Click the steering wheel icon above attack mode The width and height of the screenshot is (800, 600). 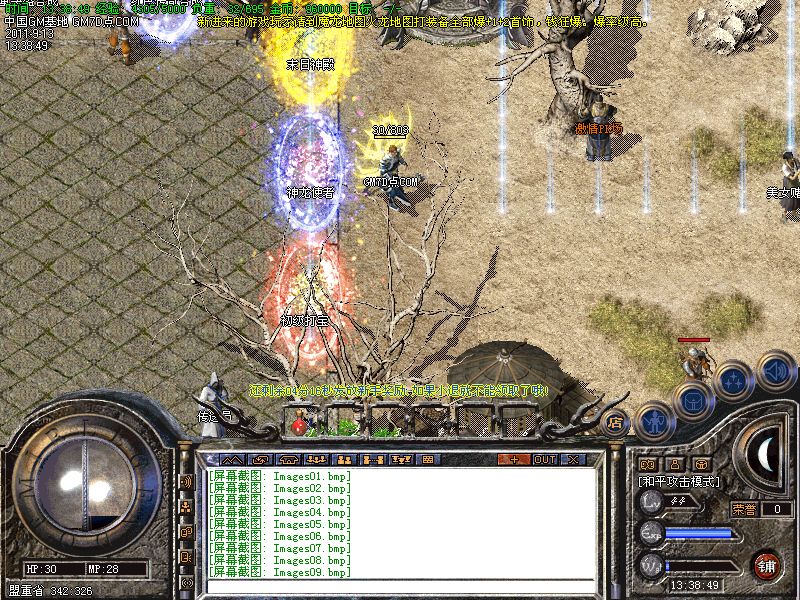coord(702,464)
